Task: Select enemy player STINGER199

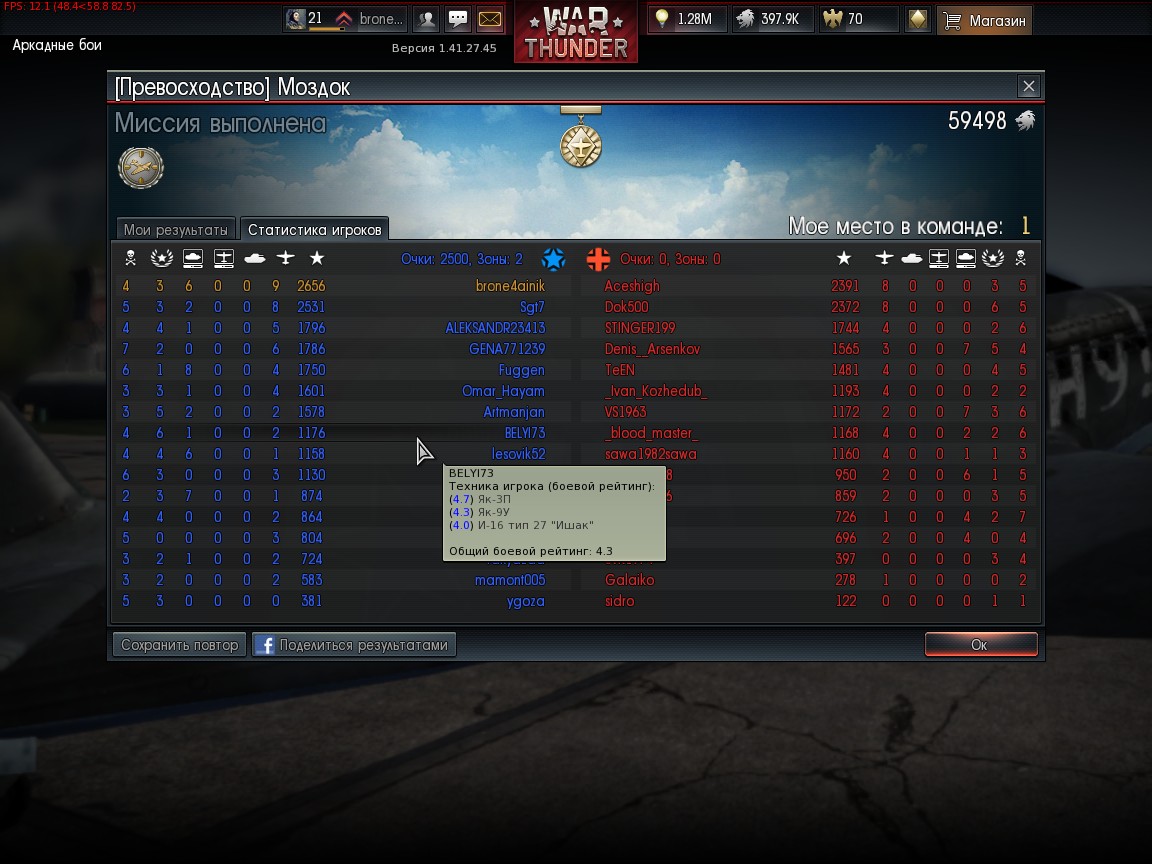Action: tap(640, 328)
